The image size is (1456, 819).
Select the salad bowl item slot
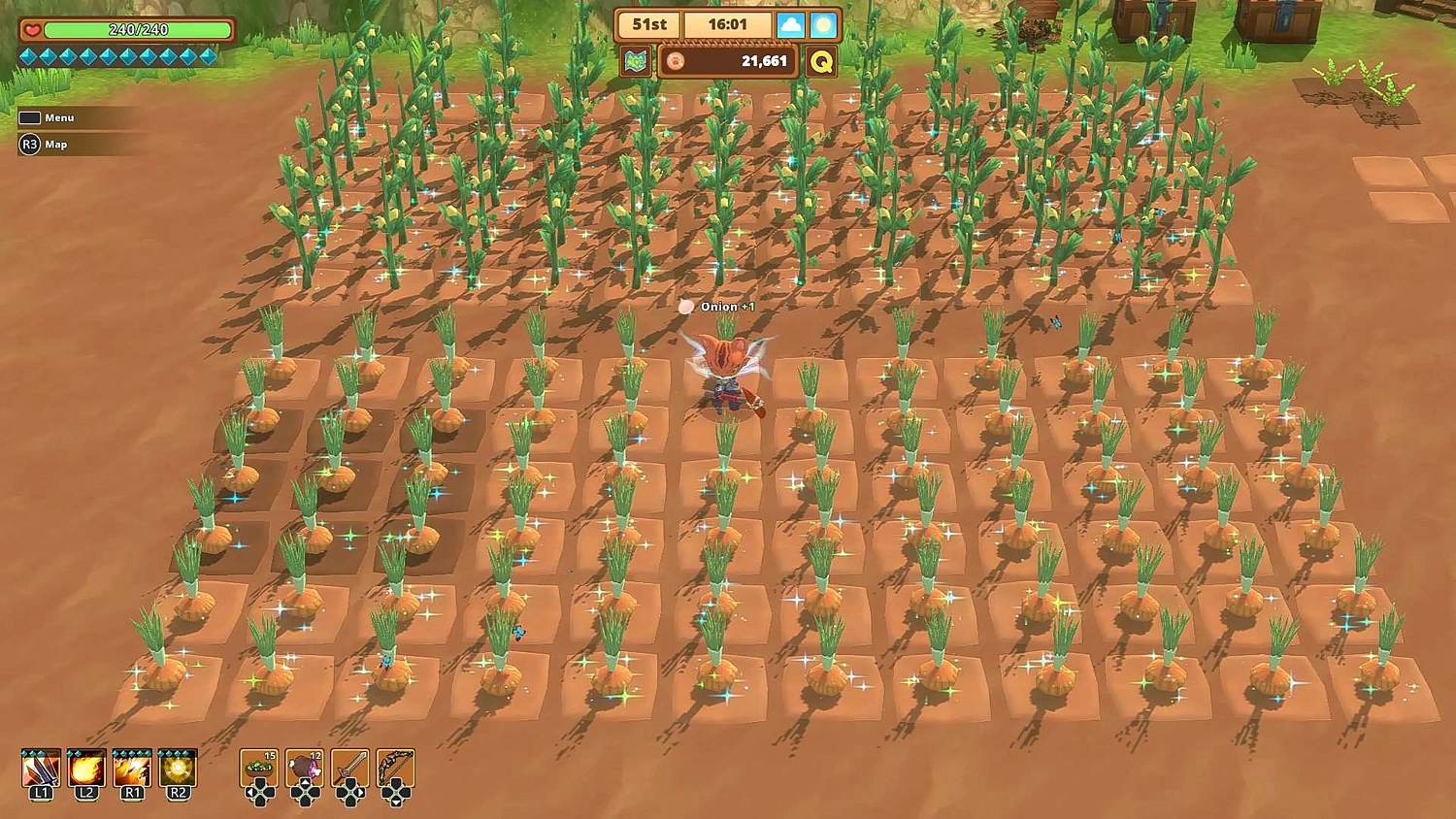[259, 769]
